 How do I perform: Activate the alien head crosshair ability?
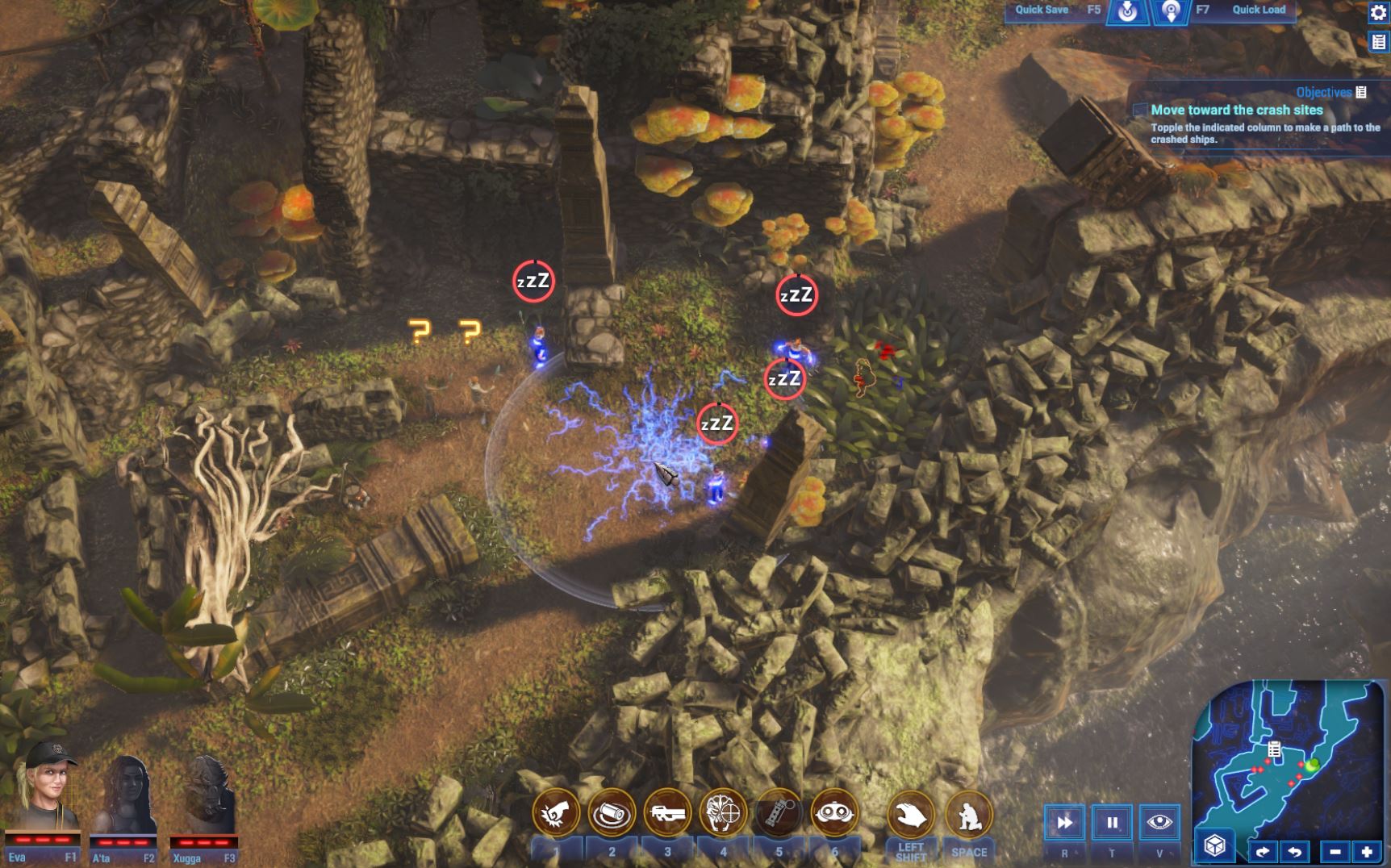(723, 813)
